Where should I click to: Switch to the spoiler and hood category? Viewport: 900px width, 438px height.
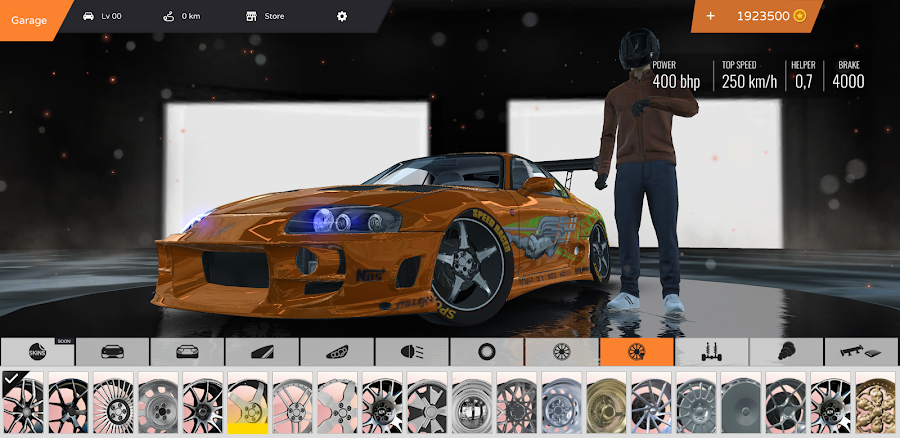point(862,352)
